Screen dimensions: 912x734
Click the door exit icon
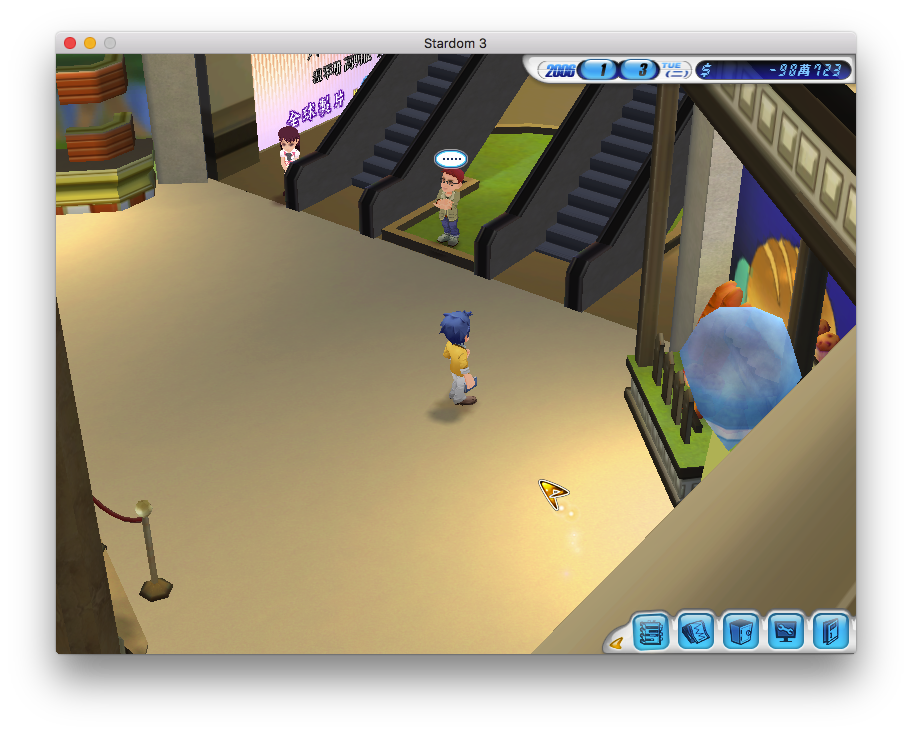[x=831, y=632]
